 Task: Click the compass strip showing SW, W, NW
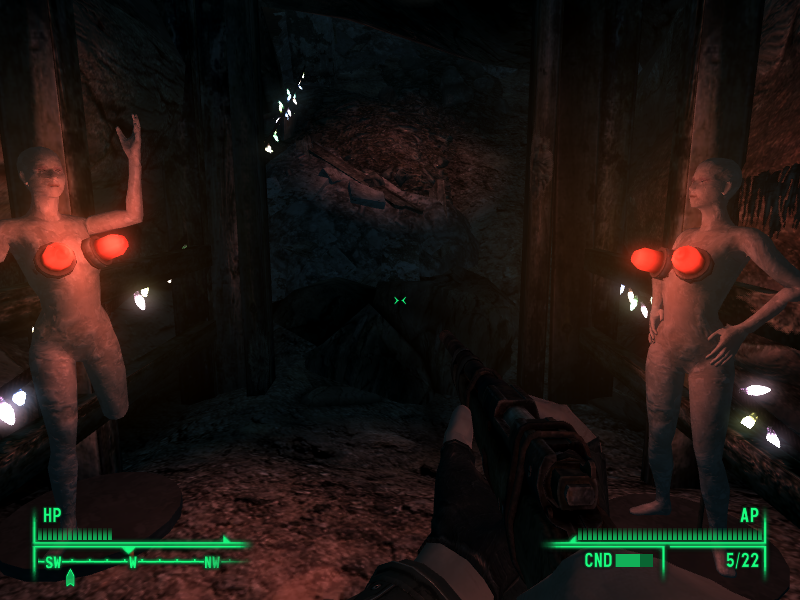pos(132,561)
